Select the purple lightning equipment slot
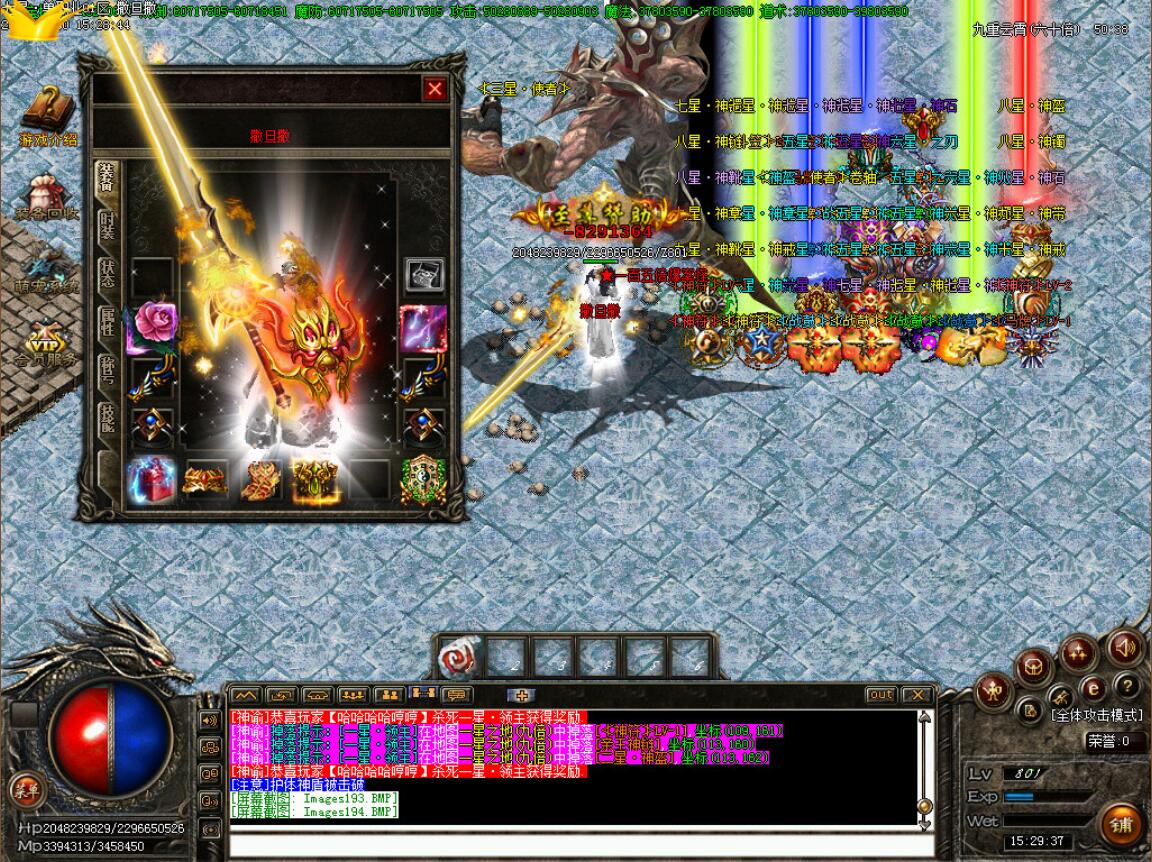Viewport: 1152px width, 862px height. [x=423, y=326]
